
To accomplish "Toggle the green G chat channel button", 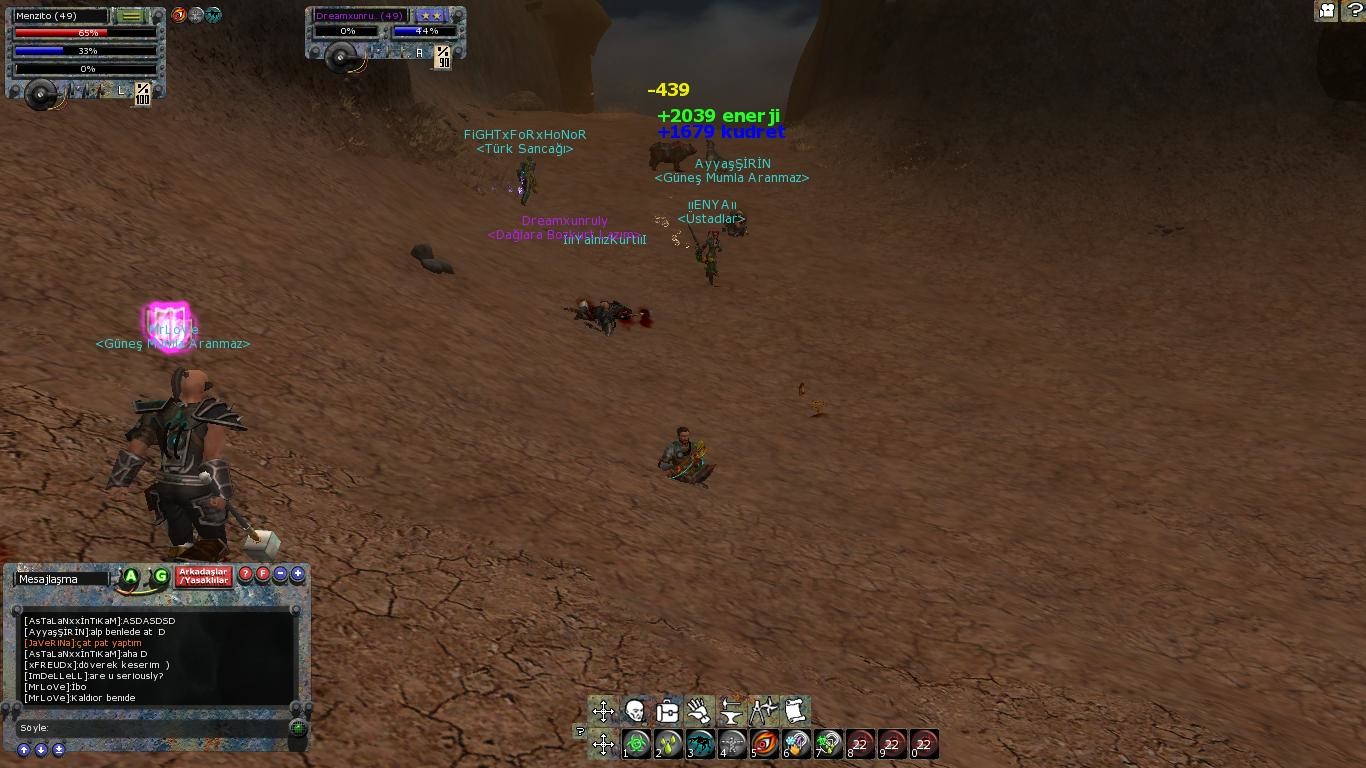I will click(x=160, y=576).
